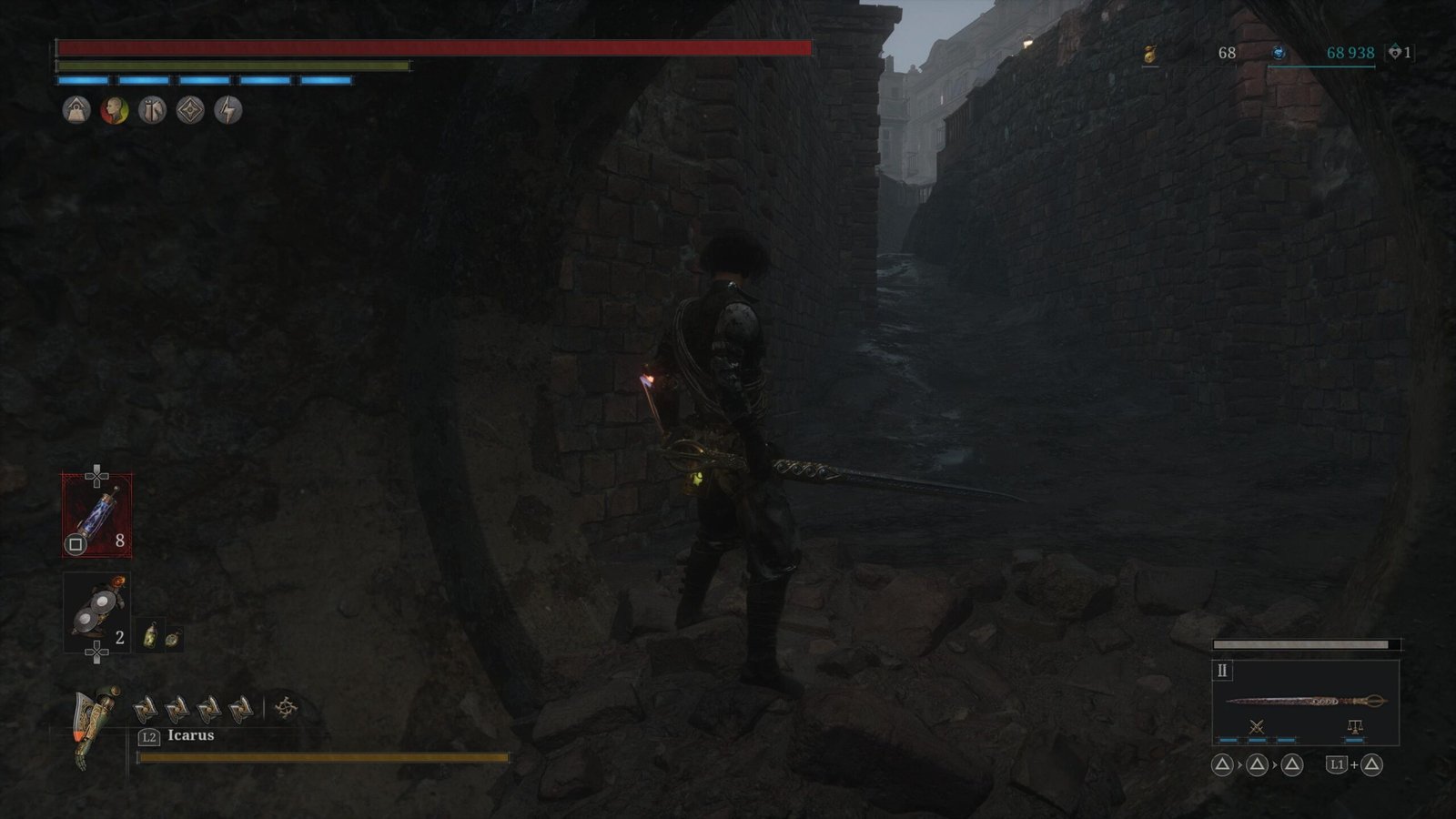Click the heart-shaped icon with count 1
The width and height of the screenshot is (1456, 819).
point(1394,53)
